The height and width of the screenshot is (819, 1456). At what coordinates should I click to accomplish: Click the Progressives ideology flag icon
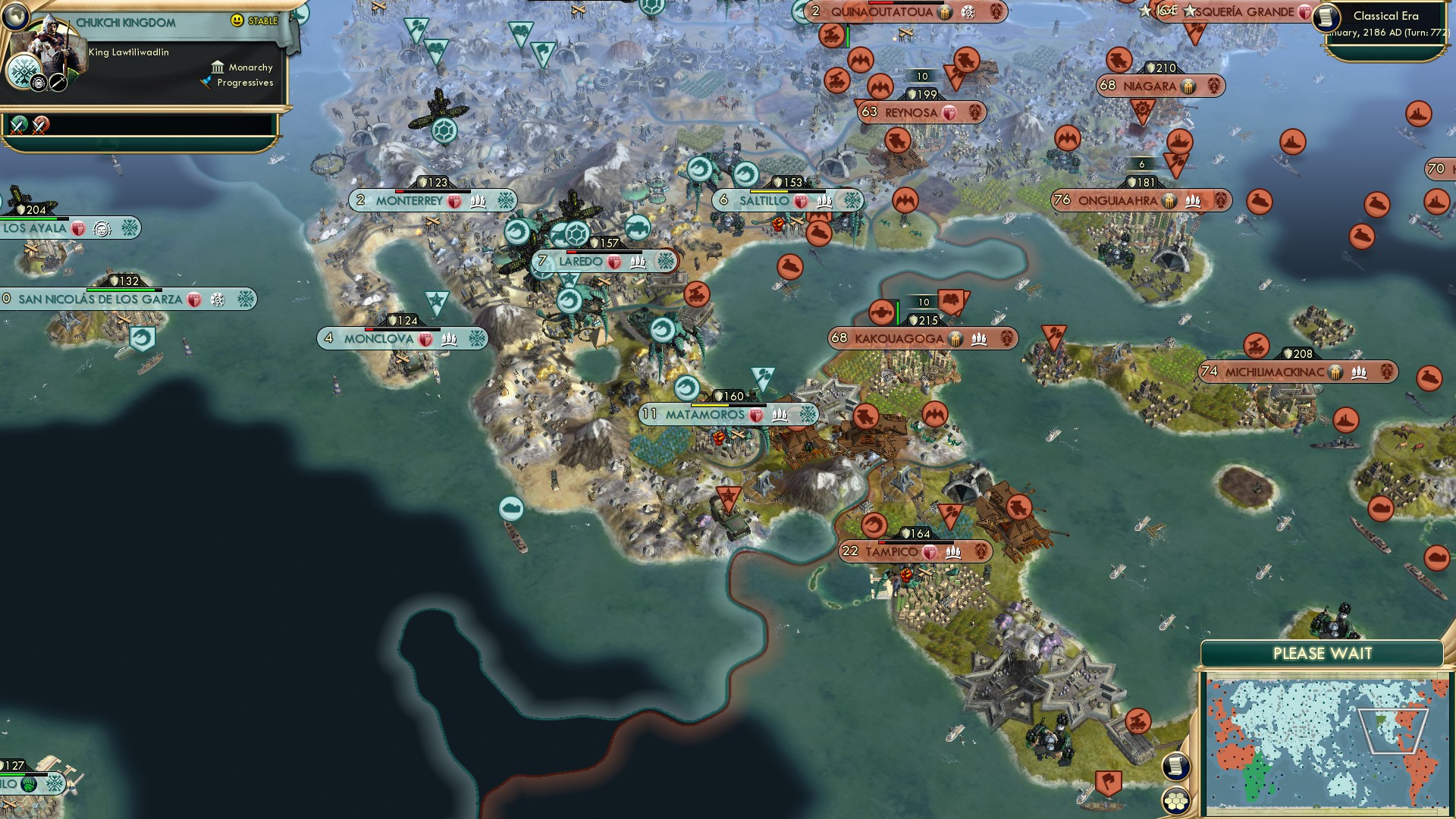coord(204,82)
